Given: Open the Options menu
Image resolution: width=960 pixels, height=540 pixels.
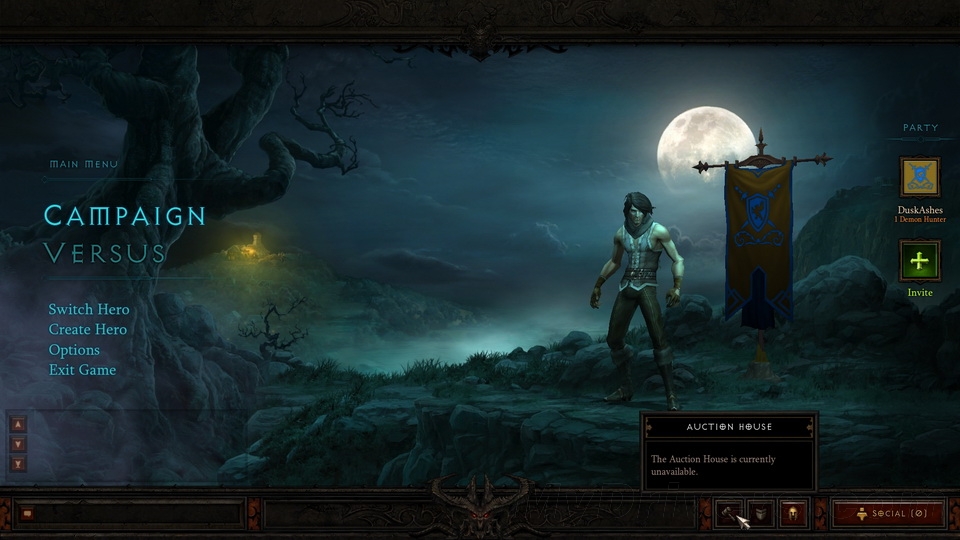Looking at the screenshot, I should (x=74, y=350).
